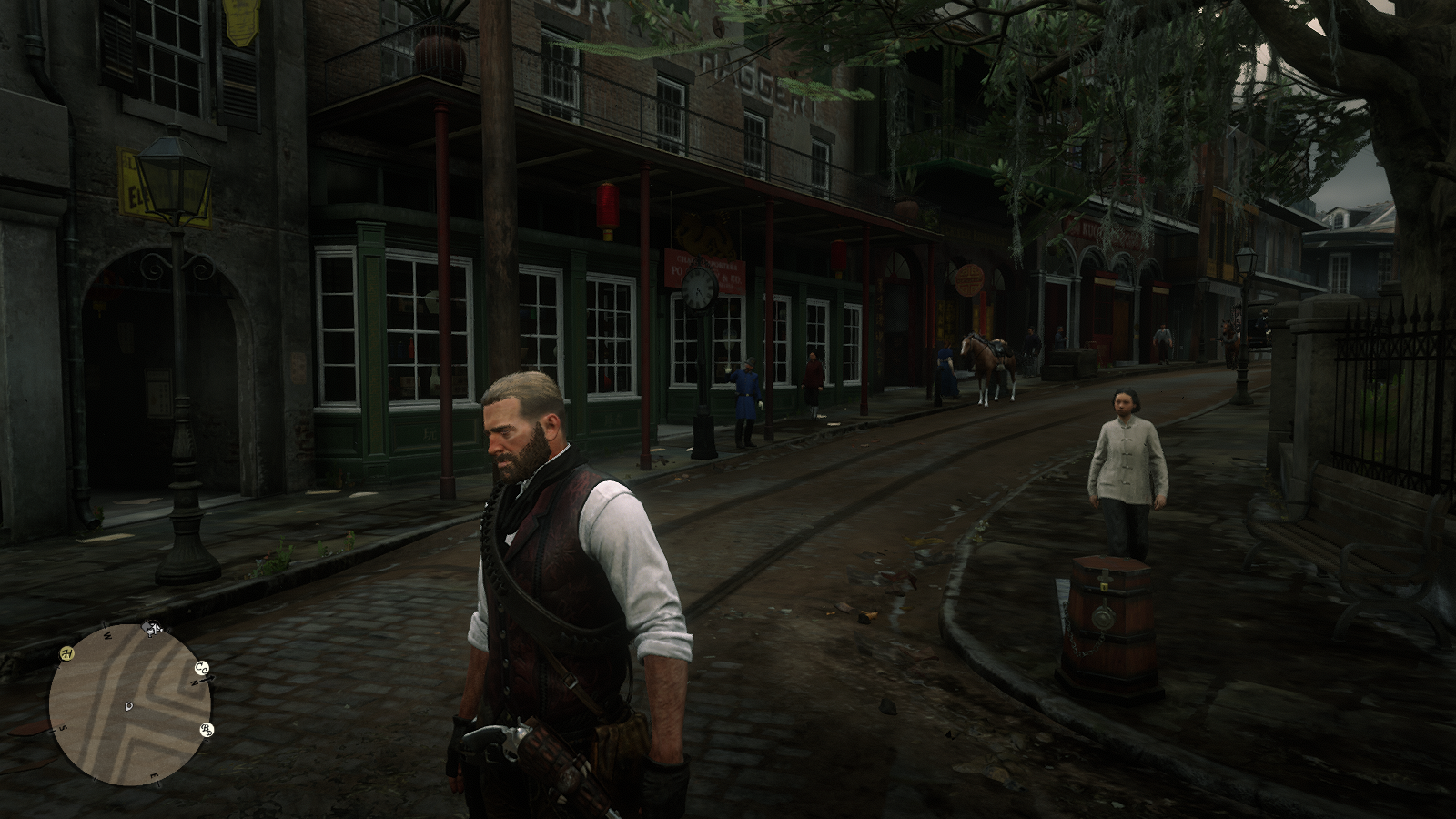Choose the BD mission marker on minimap
The height and width of the screenshot is (819, 1456).
click(207, 730)
